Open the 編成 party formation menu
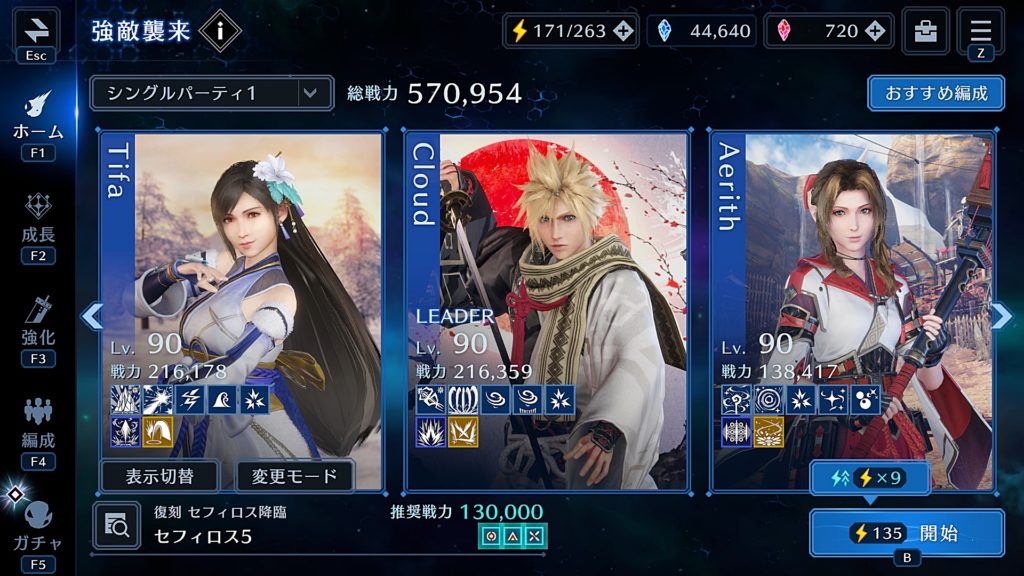The height and width of the screenshot is (576, 1024). (38, 428)
